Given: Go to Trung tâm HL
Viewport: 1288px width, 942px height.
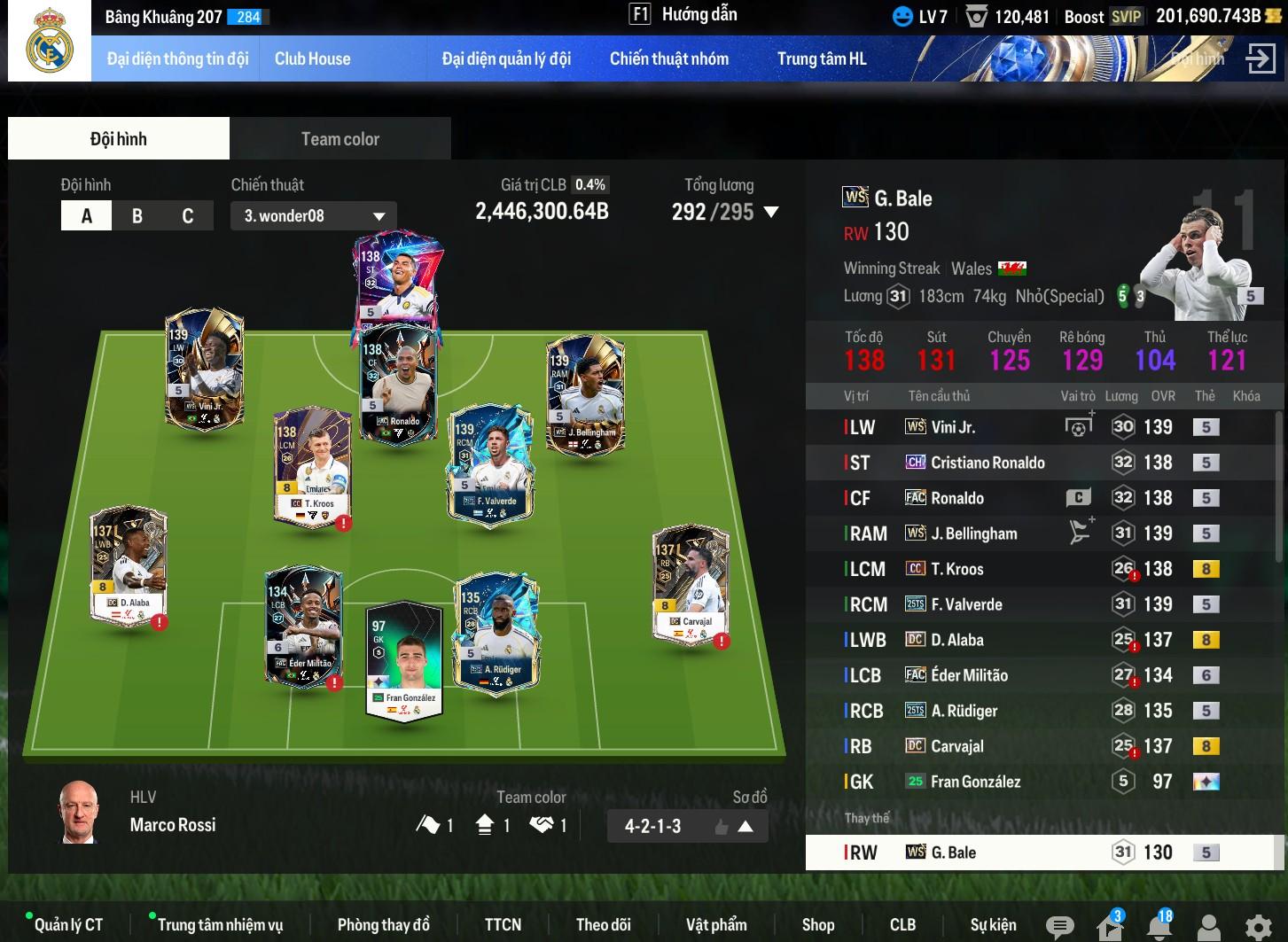Looking at the screenshot, I should [821, 59].
